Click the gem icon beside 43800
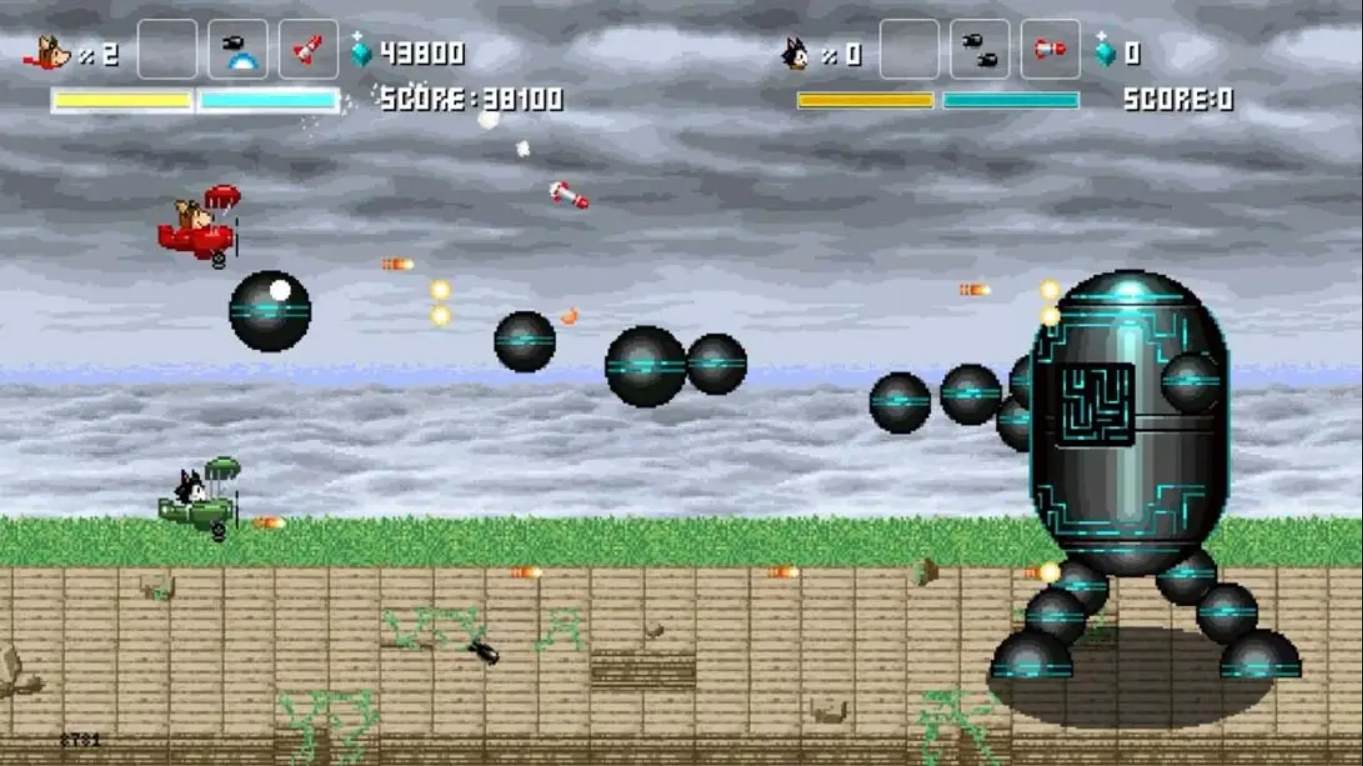 point(361,51)
